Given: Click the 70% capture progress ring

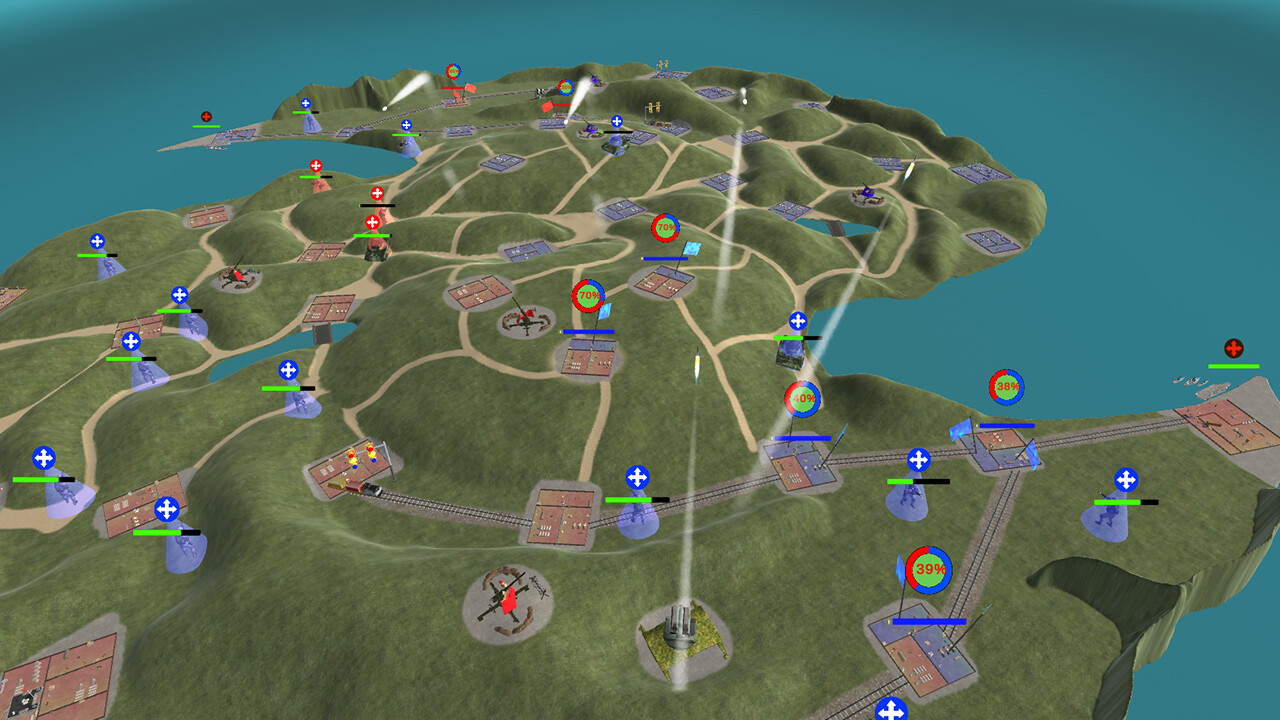Looking at the screenshot, I should pyautogui.click(x=588, y=295).
